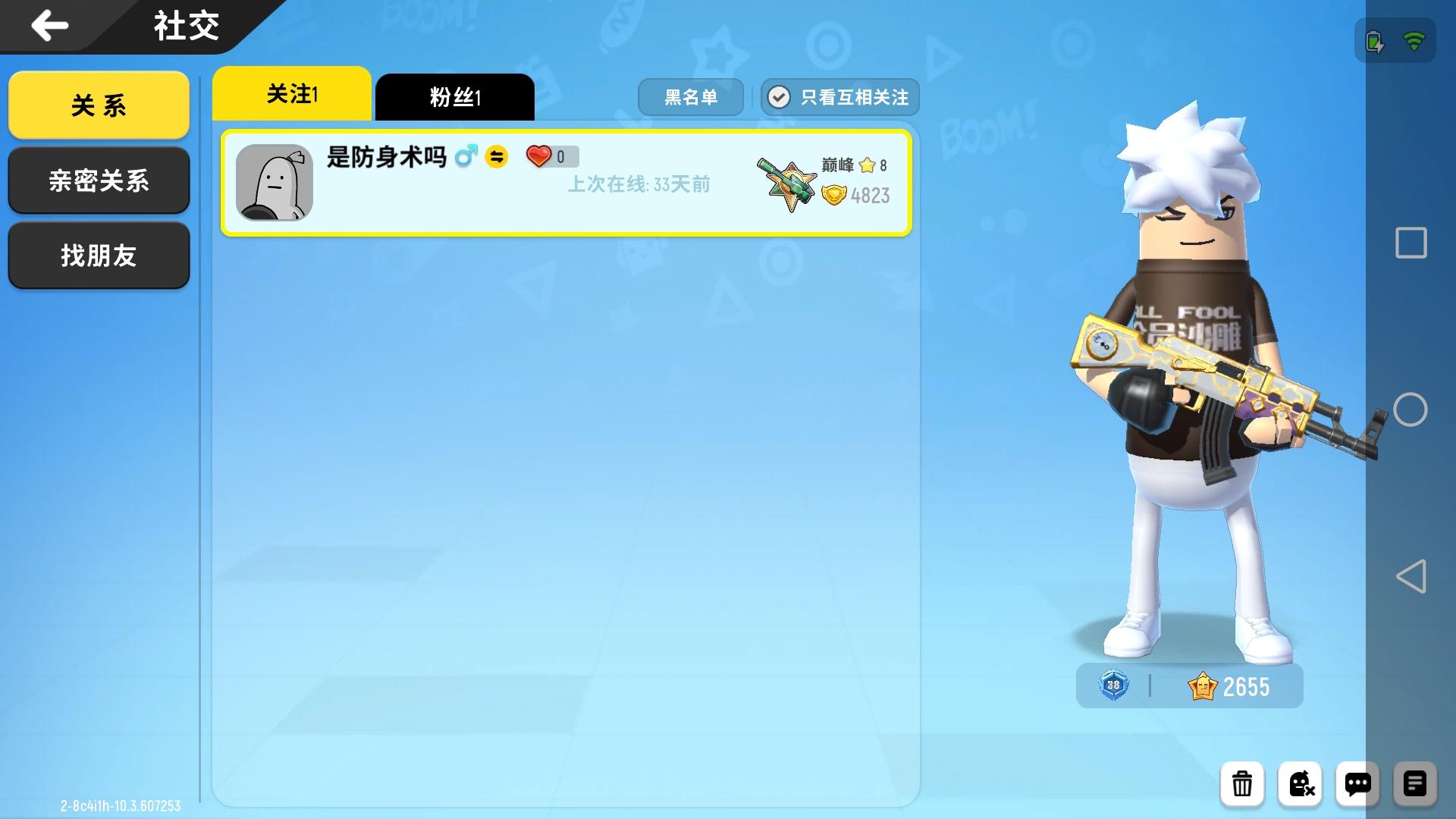Screen dimensions: 1456x819
Task: Click the blue level 38 badge
Action: 1112,686
